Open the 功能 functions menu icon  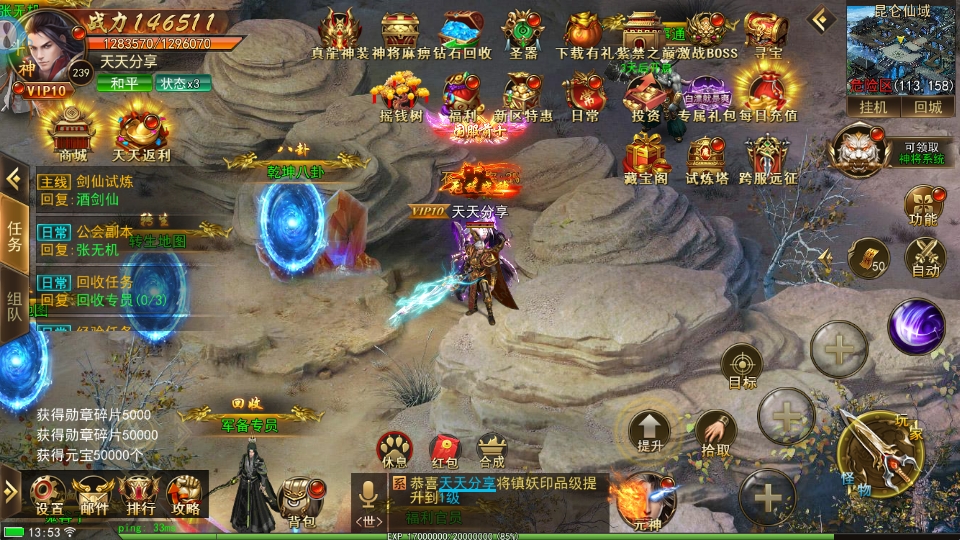(922, 204)
